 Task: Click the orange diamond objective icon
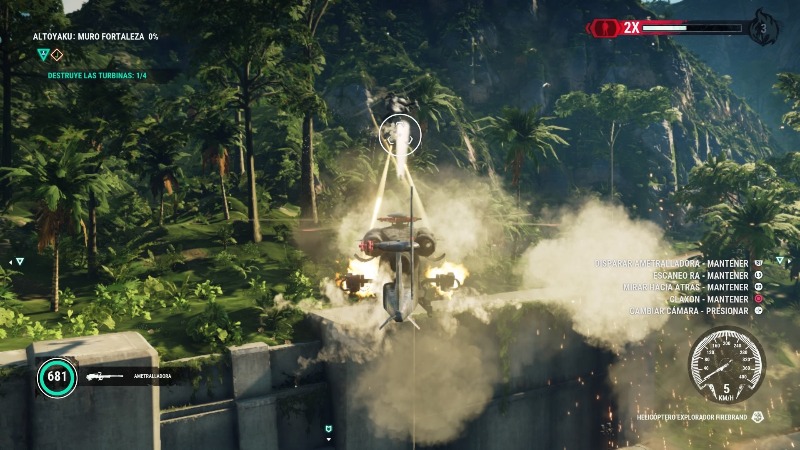(57, 54)
